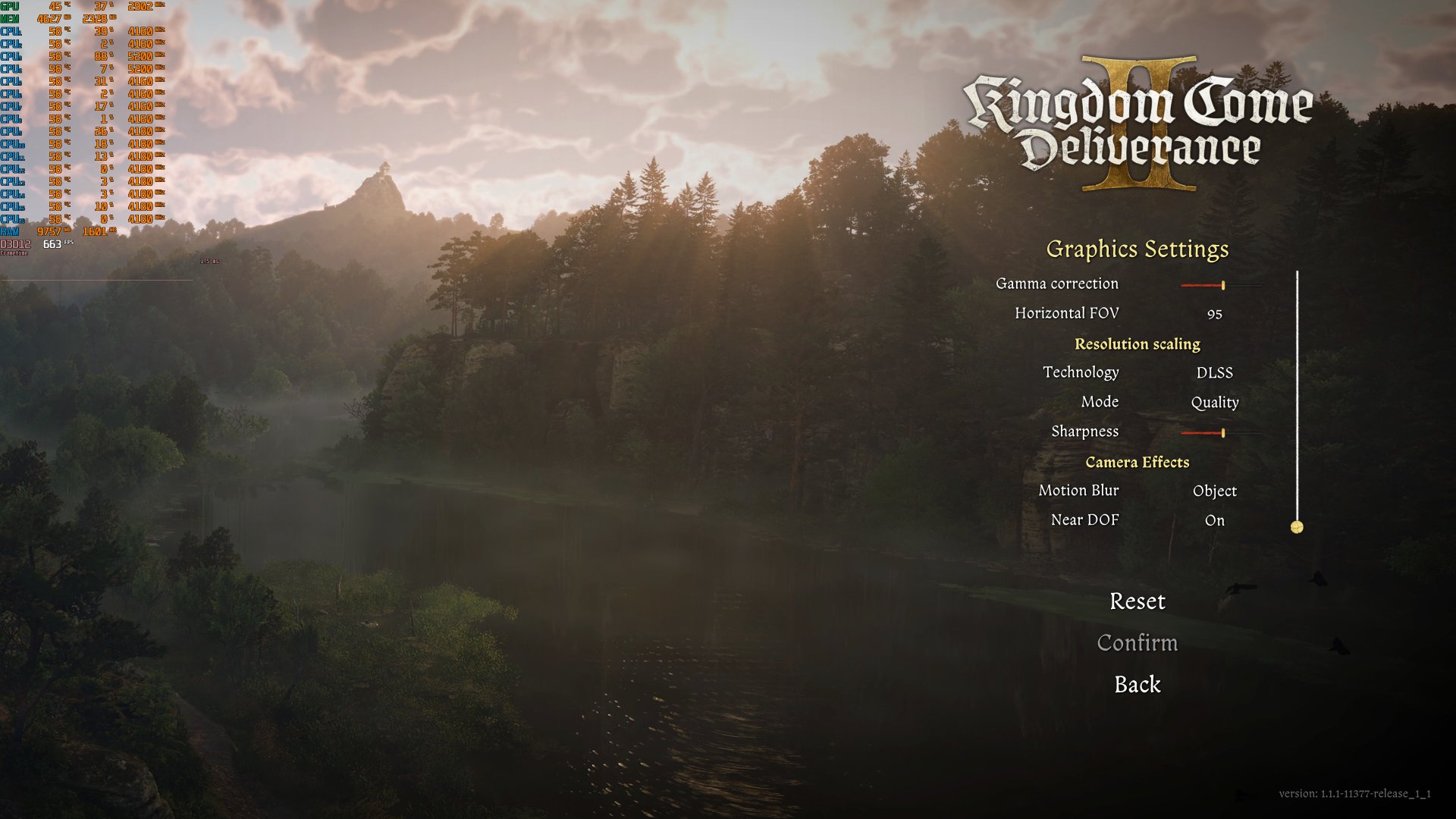Viewport: 1456px width, 819px height.
Task: Change the DLSS Mode from Quality
Action: click(1214, 402)
